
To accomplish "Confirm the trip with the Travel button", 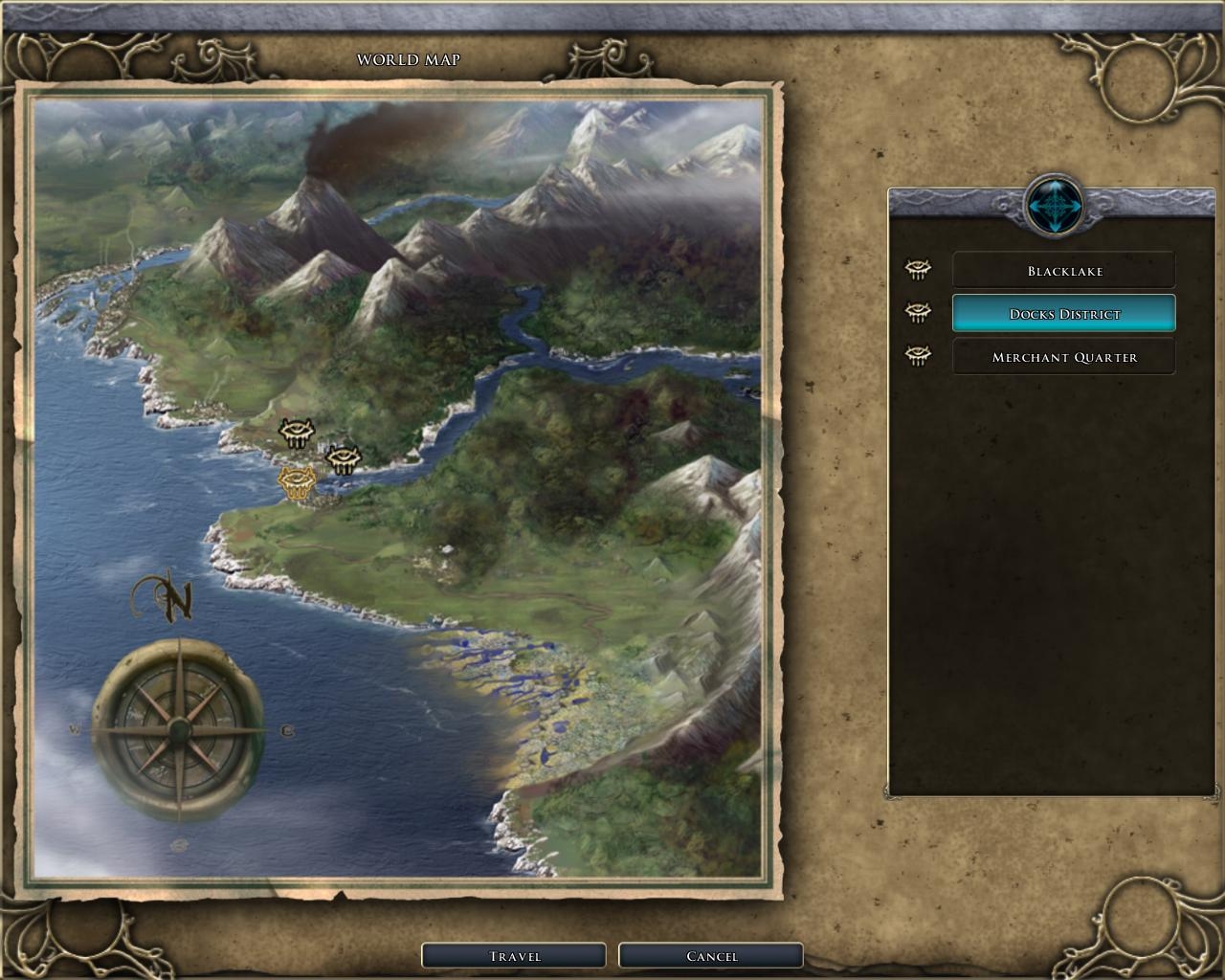I will (514, 955).
